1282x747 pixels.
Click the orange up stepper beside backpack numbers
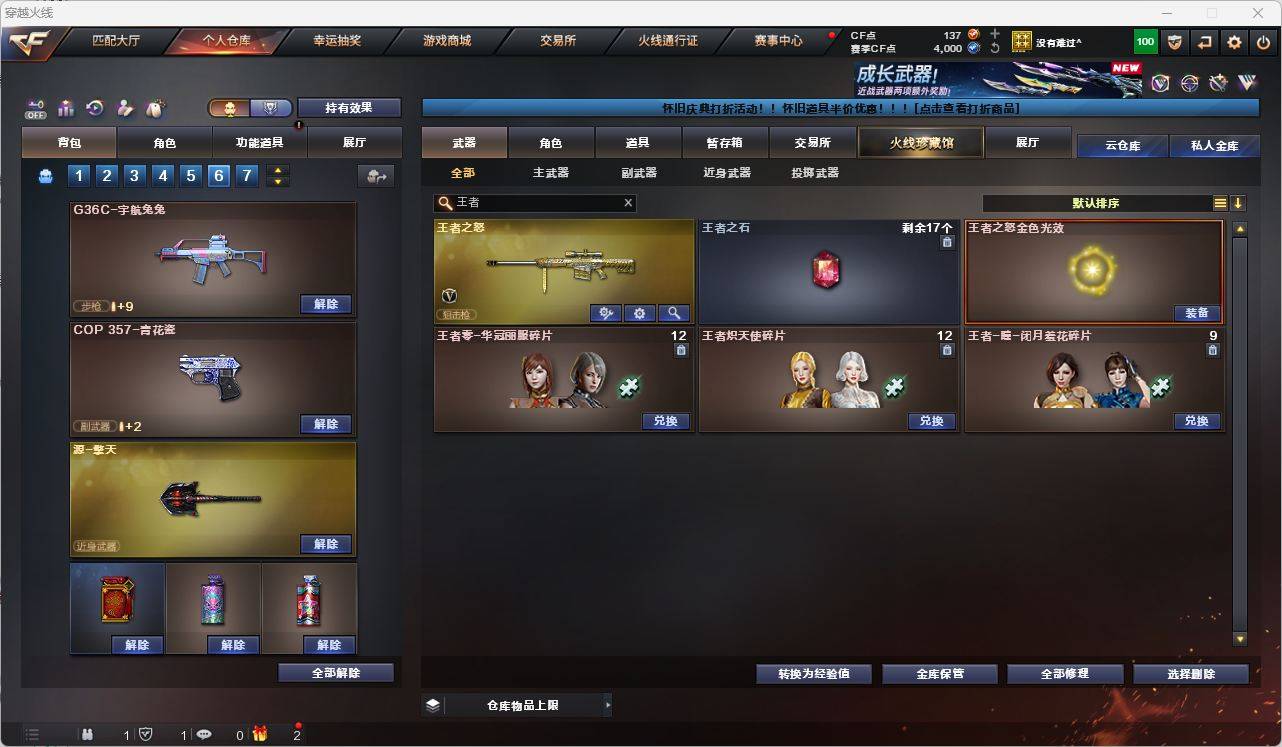pos(278,172)
